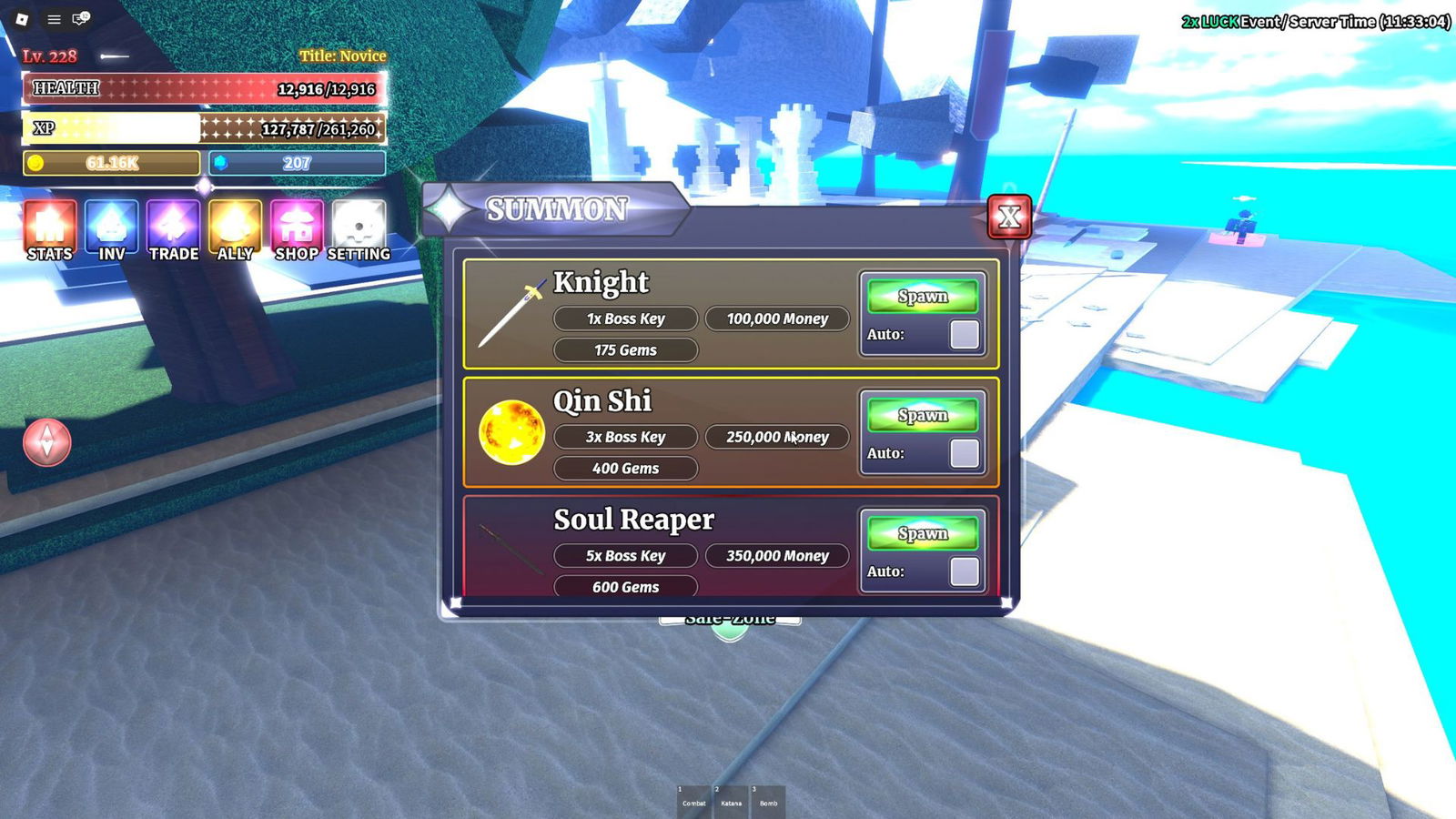Open the INV inventory menu
Viewport: 1456px width, 819px height.
click(x=112, y=231)
